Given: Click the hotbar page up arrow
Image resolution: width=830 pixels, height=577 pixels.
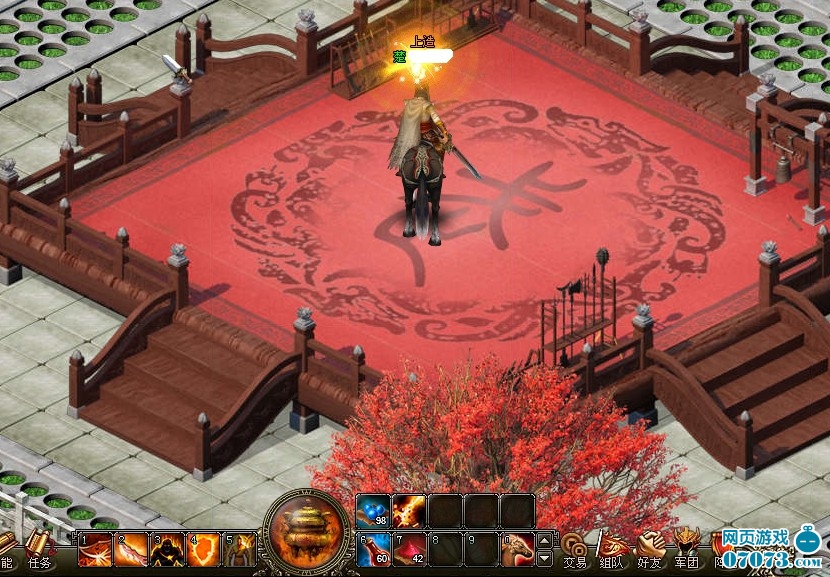Looking at the screenshot, I should [x=544, y=539].
